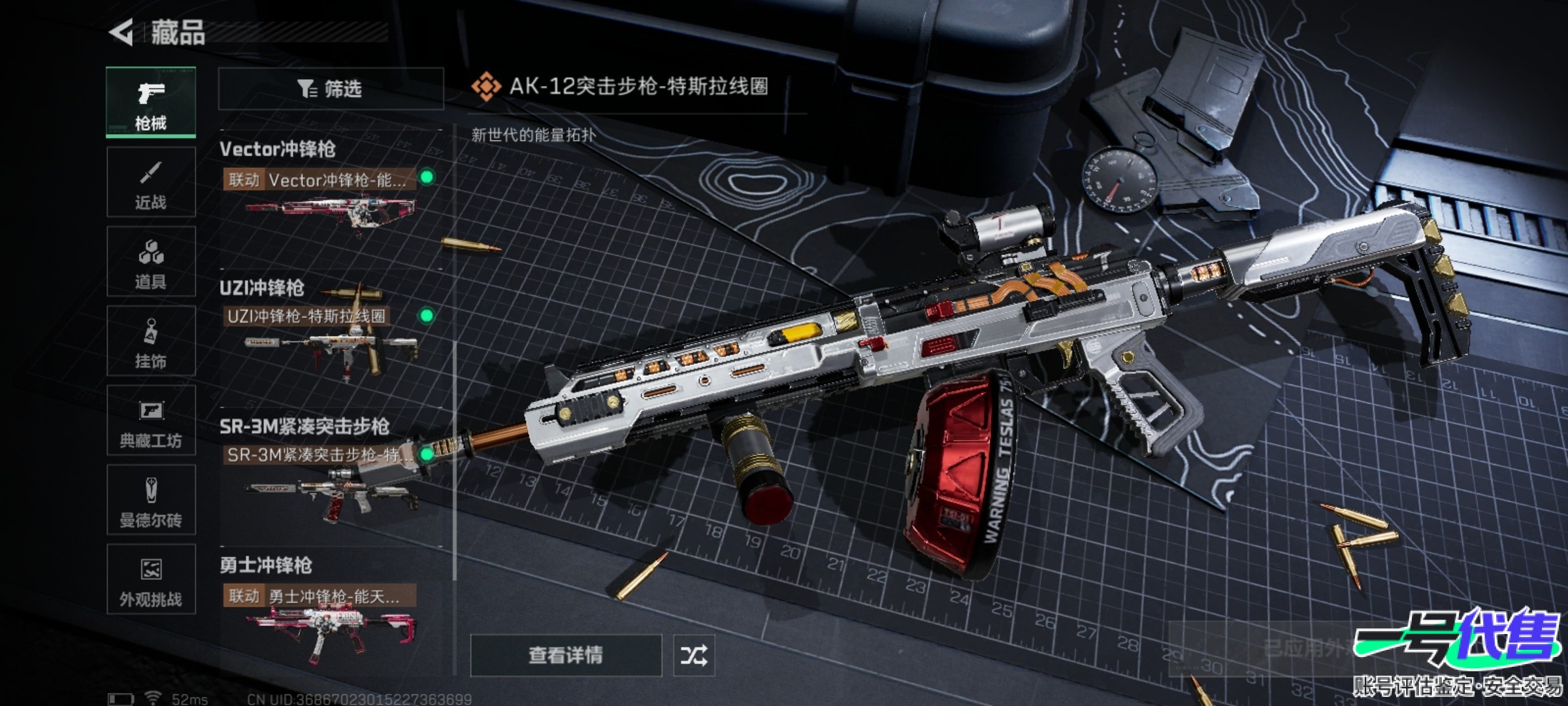Open the 外观挑战 appearance challenge tab
The height and width of the screenshot is (706, 1568).
tap(151, 580)
